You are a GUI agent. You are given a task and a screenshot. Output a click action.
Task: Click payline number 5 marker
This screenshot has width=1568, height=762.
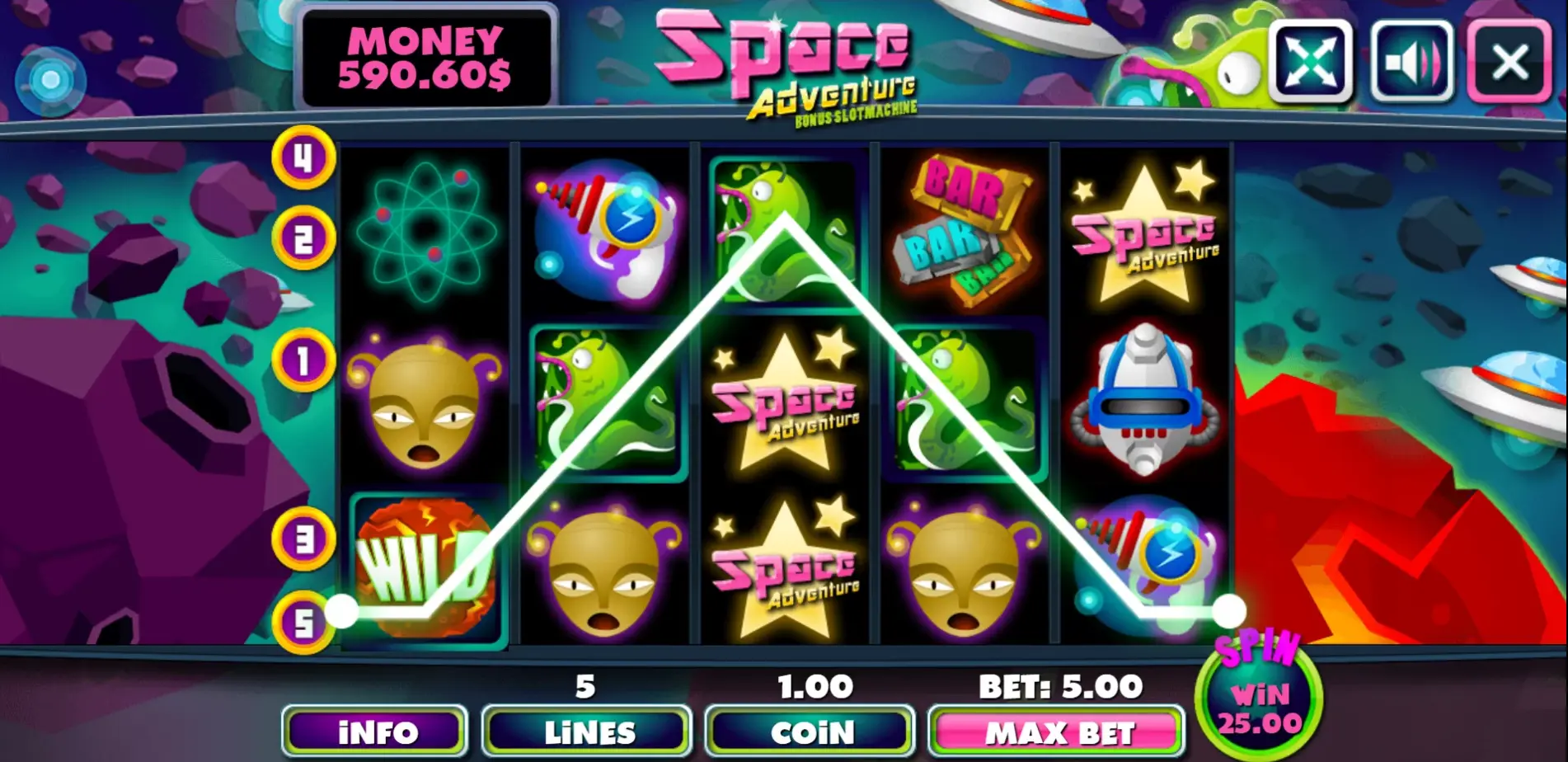(x=303, y=623)
